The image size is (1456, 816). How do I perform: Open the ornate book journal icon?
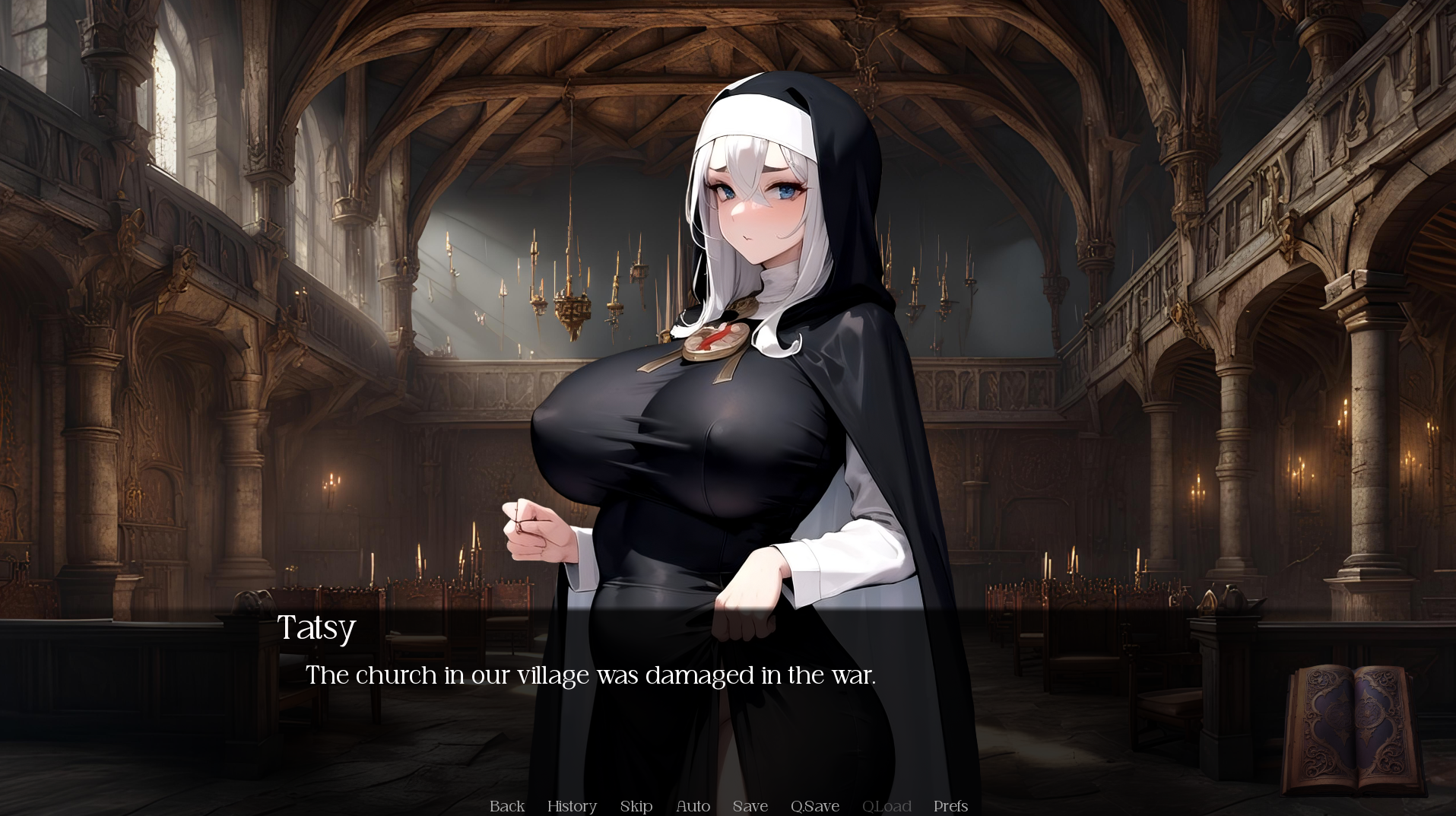(1352, 729)
